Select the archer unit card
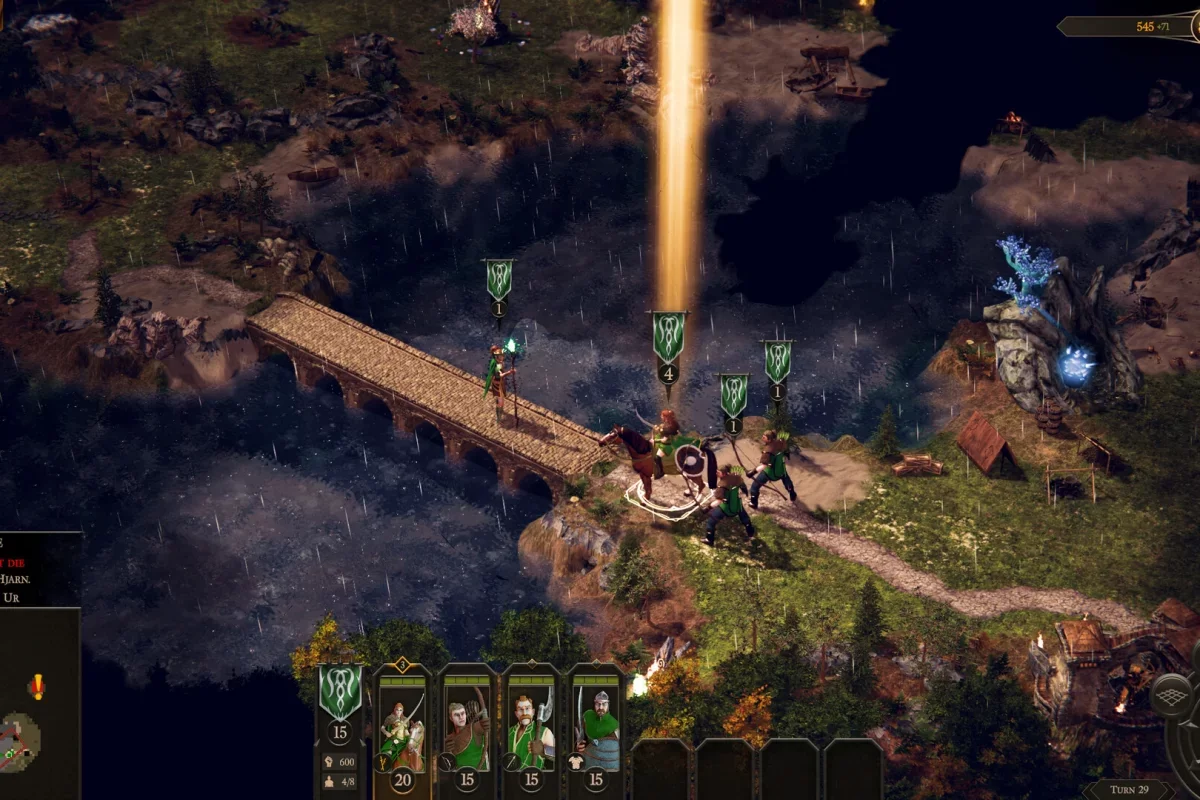The image size is (1200, 800). coord(466,722)
